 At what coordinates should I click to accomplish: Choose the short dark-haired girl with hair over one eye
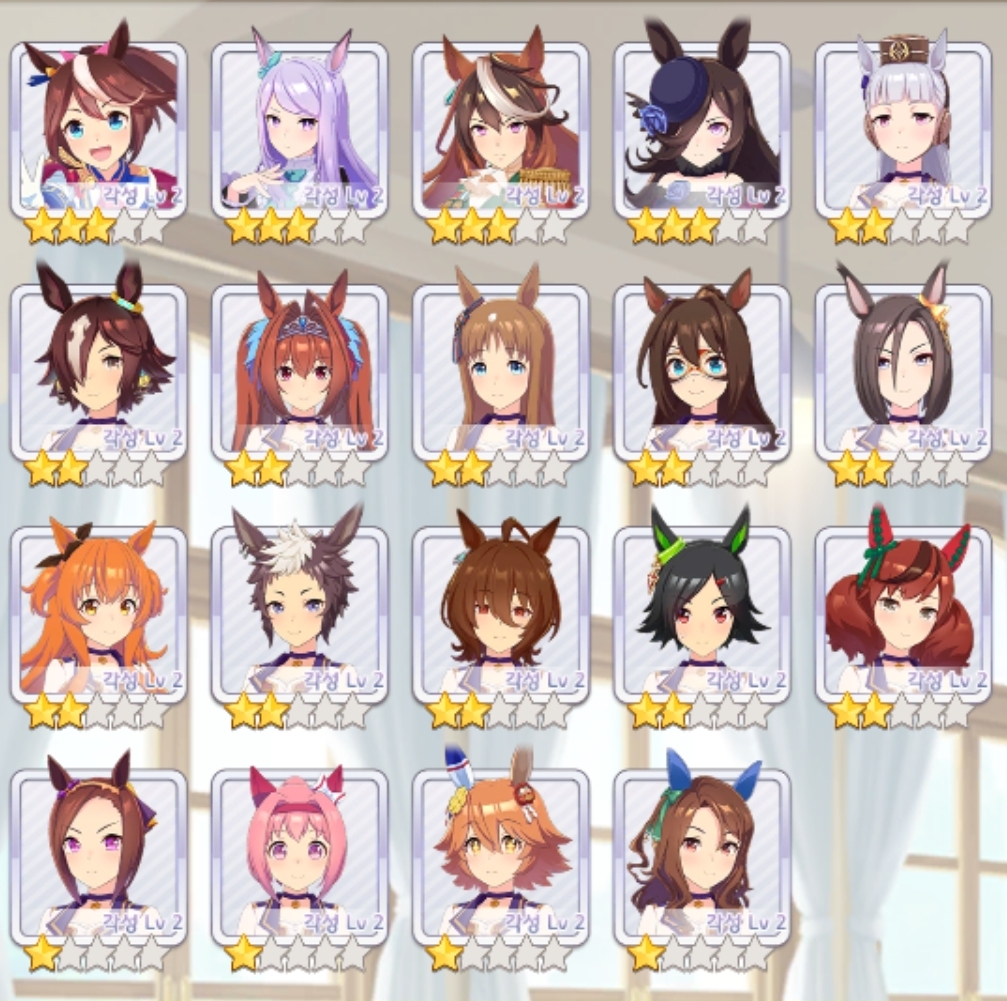[99, 372]
